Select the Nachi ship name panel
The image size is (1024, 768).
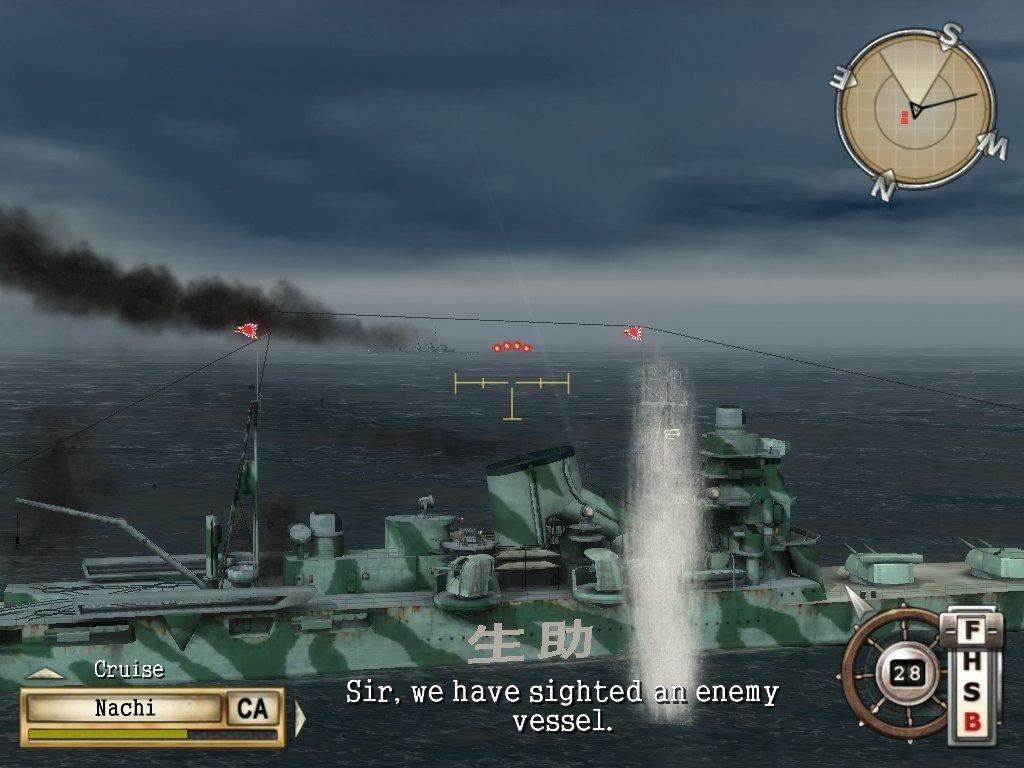click(125, 709)
